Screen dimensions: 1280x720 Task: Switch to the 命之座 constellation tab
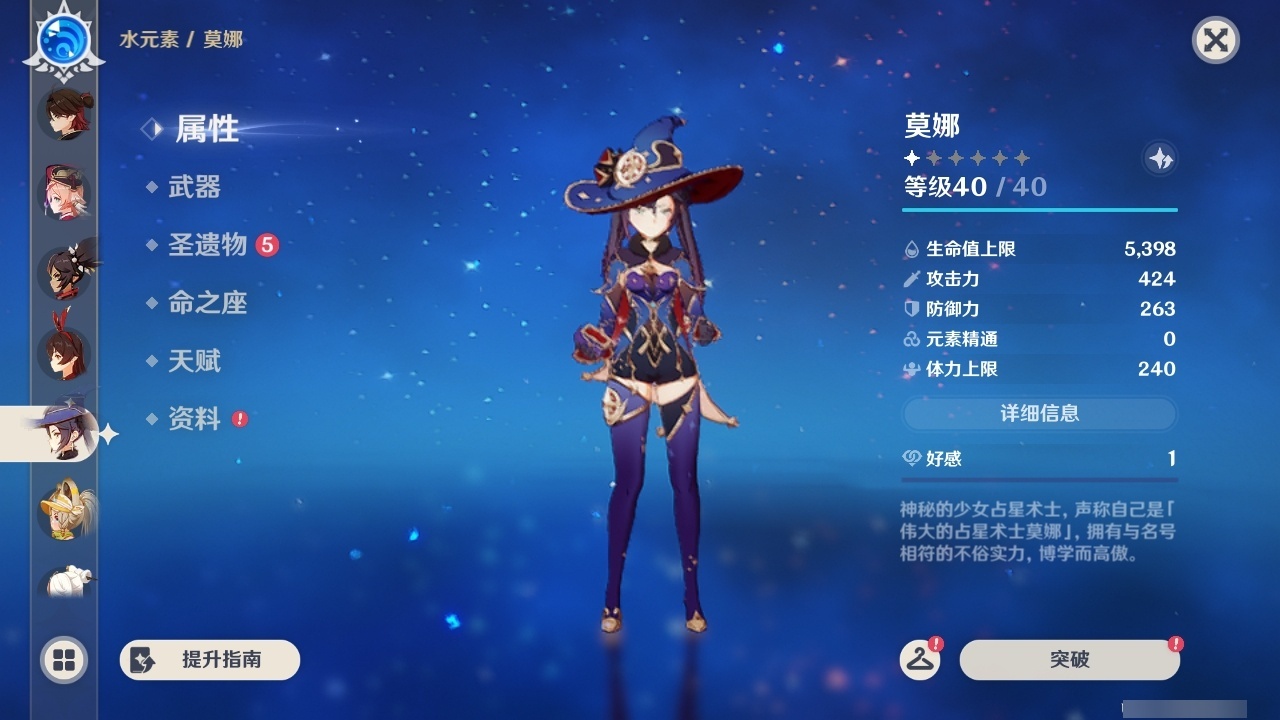[210, 304]
